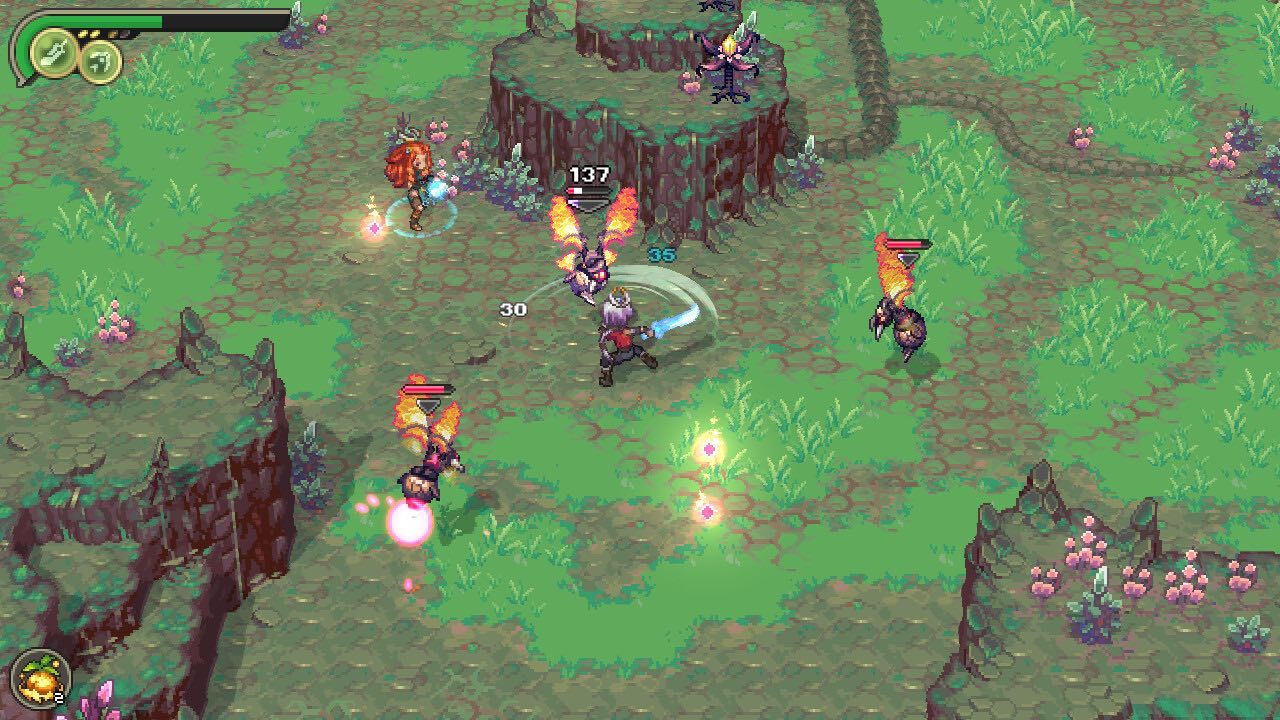Toggle the health bar above the lower-left enemy

[x=430, y=386]
